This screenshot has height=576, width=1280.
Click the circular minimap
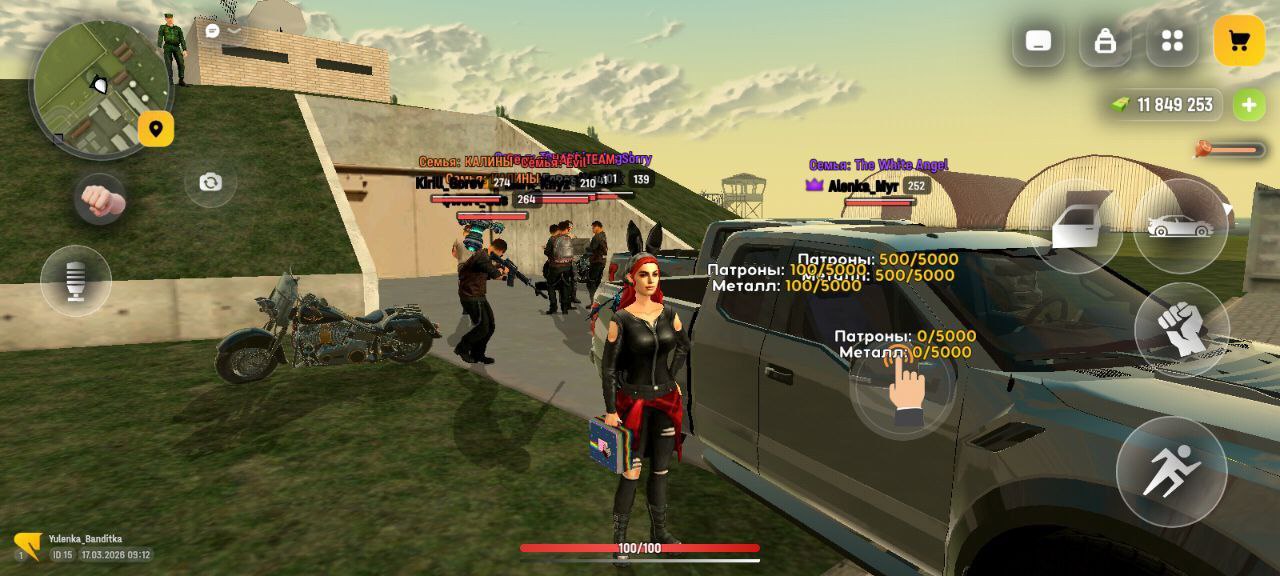98,88
